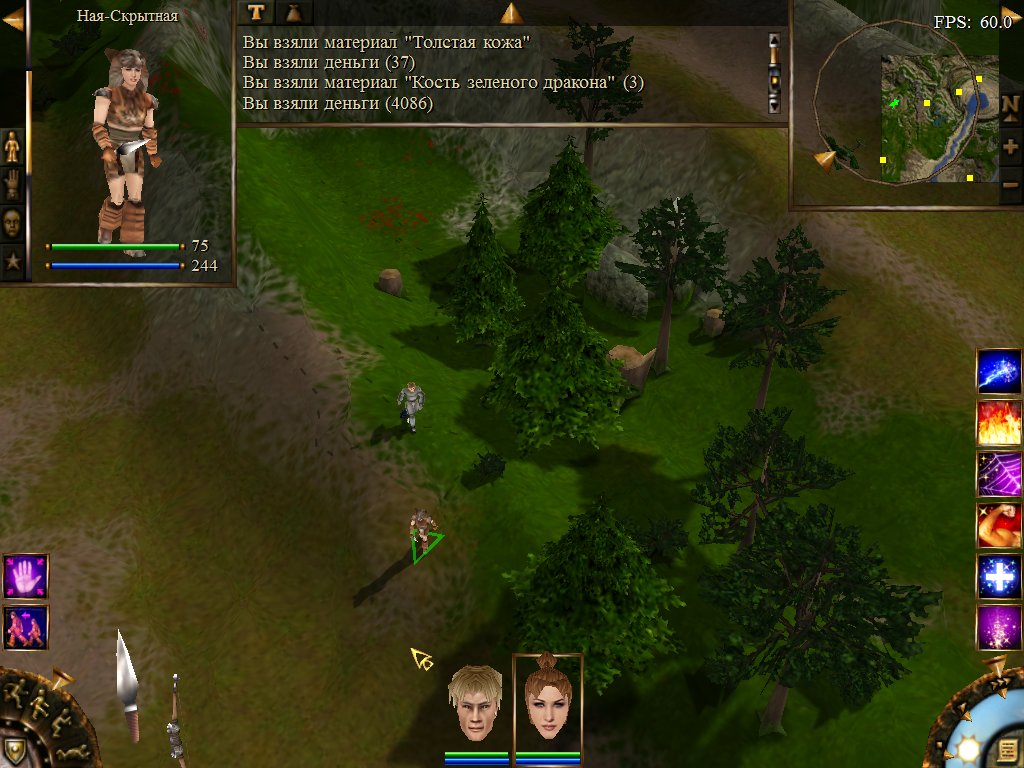Viewport: 1024px width, 768px height.
Task: Cast the blue lightning spell
Action: (x=998, y=371)
